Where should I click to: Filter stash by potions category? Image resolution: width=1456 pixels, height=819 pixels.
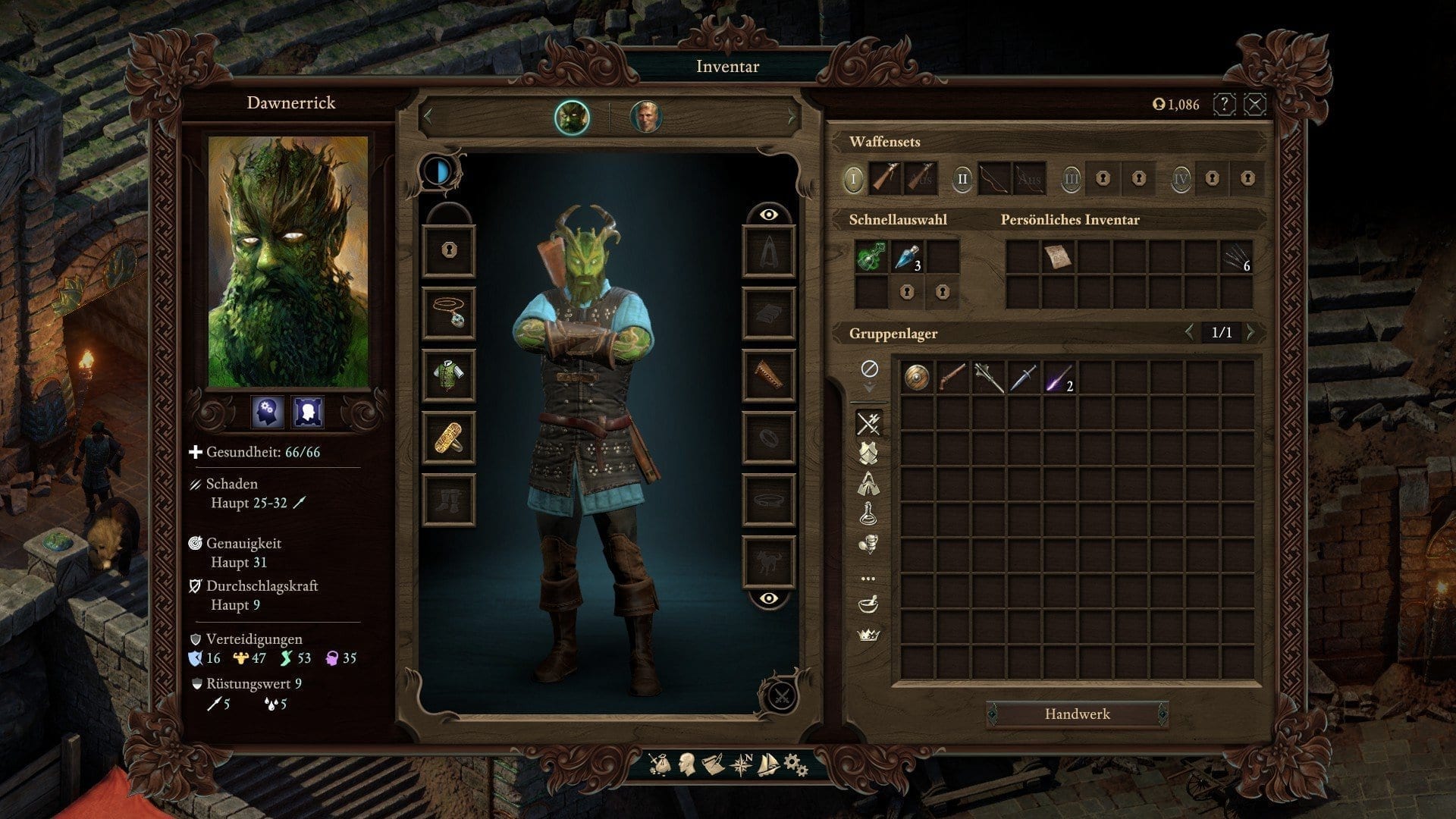tap(868, 513)
